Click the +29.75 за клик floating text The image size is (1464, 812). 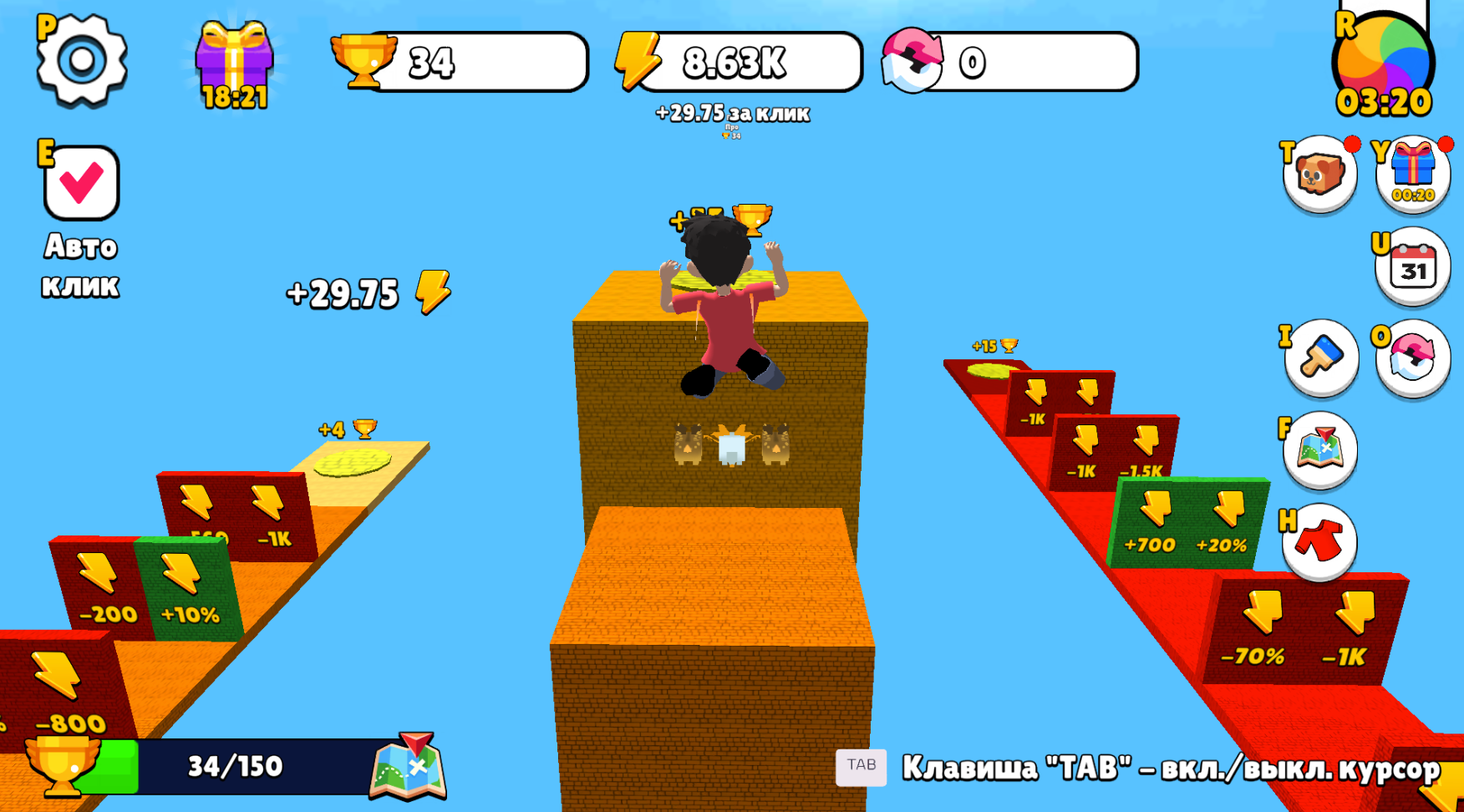(x=731, y=113)
